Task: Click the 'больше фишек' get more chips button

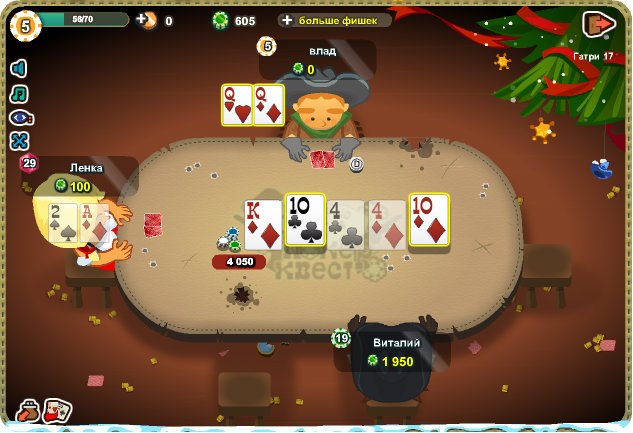Action: (x=334, y=20)
